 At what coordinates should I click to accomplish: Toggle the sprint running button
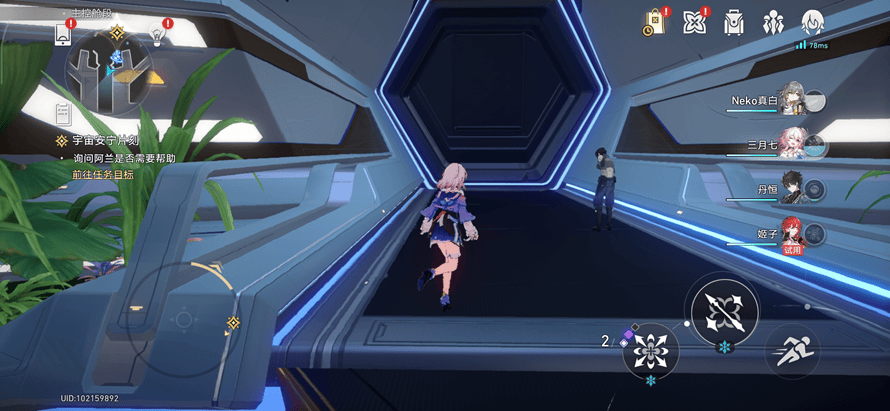[793, 350]
